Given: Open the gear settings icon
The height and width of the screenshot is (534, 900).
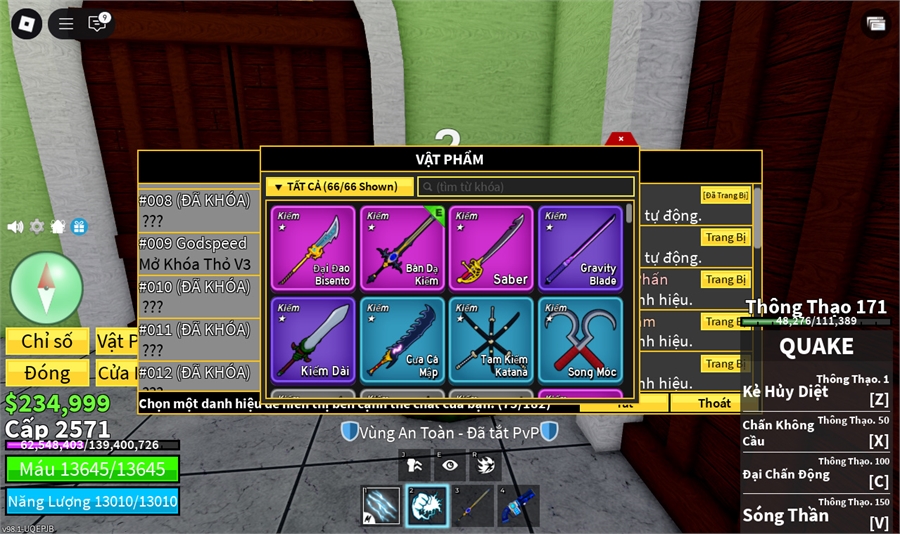Looking at the screenshot, I should [37, 227].
